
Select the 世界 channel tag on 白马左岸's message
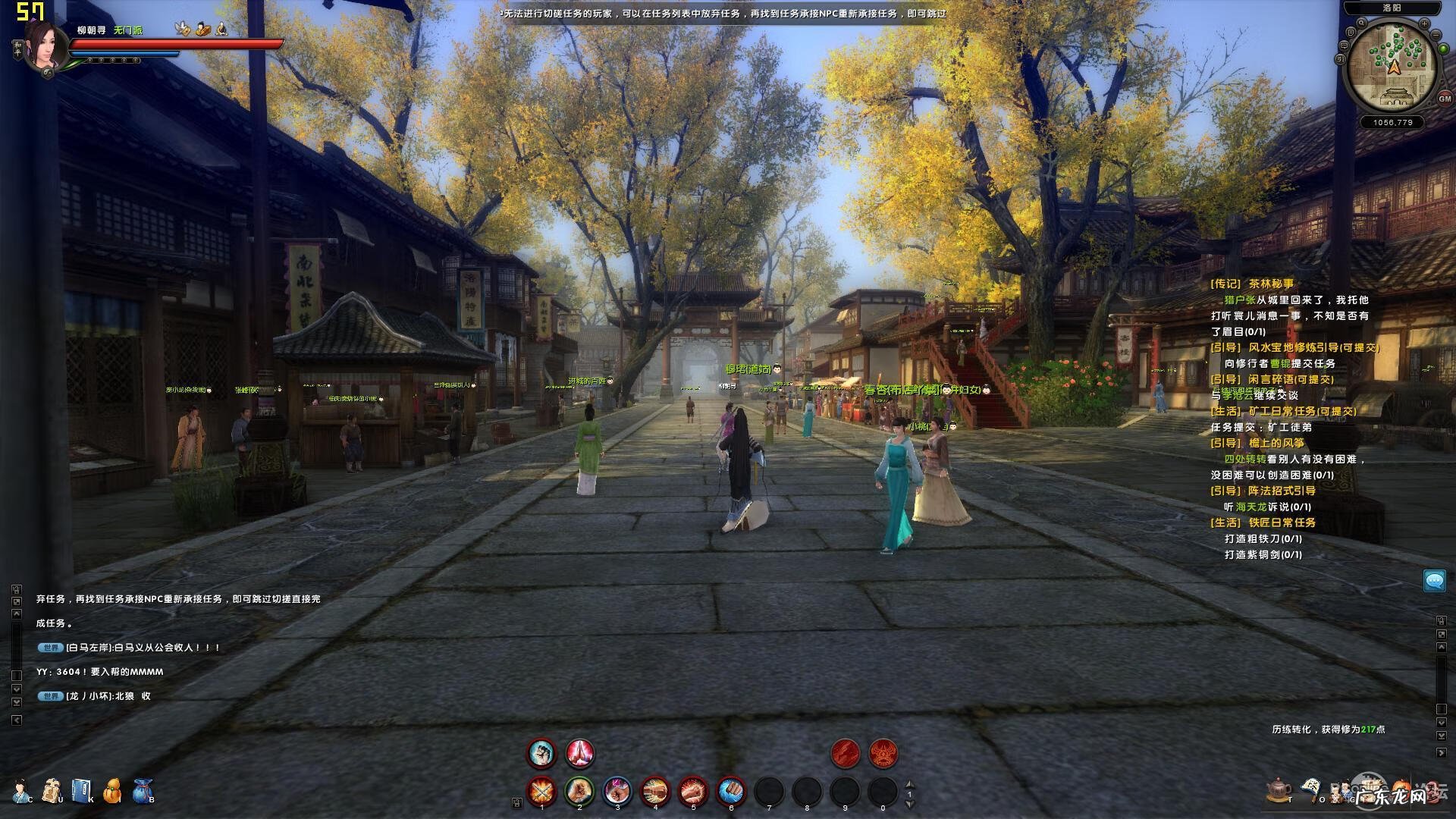click(x=51, y=648)
